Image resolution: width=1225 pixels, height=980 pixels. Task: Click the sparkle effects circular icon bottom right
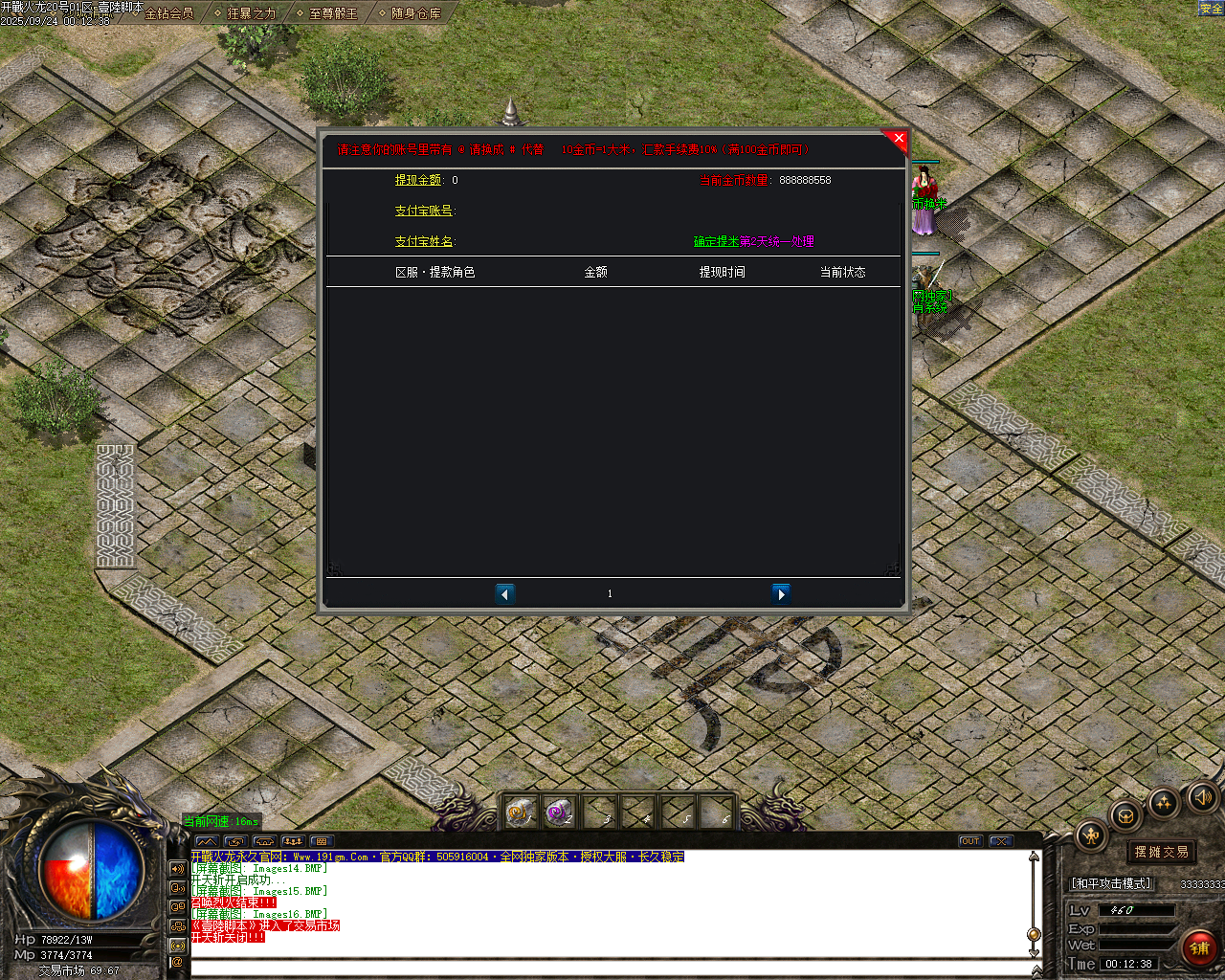pyautogui.click(x=1162, y=804)
